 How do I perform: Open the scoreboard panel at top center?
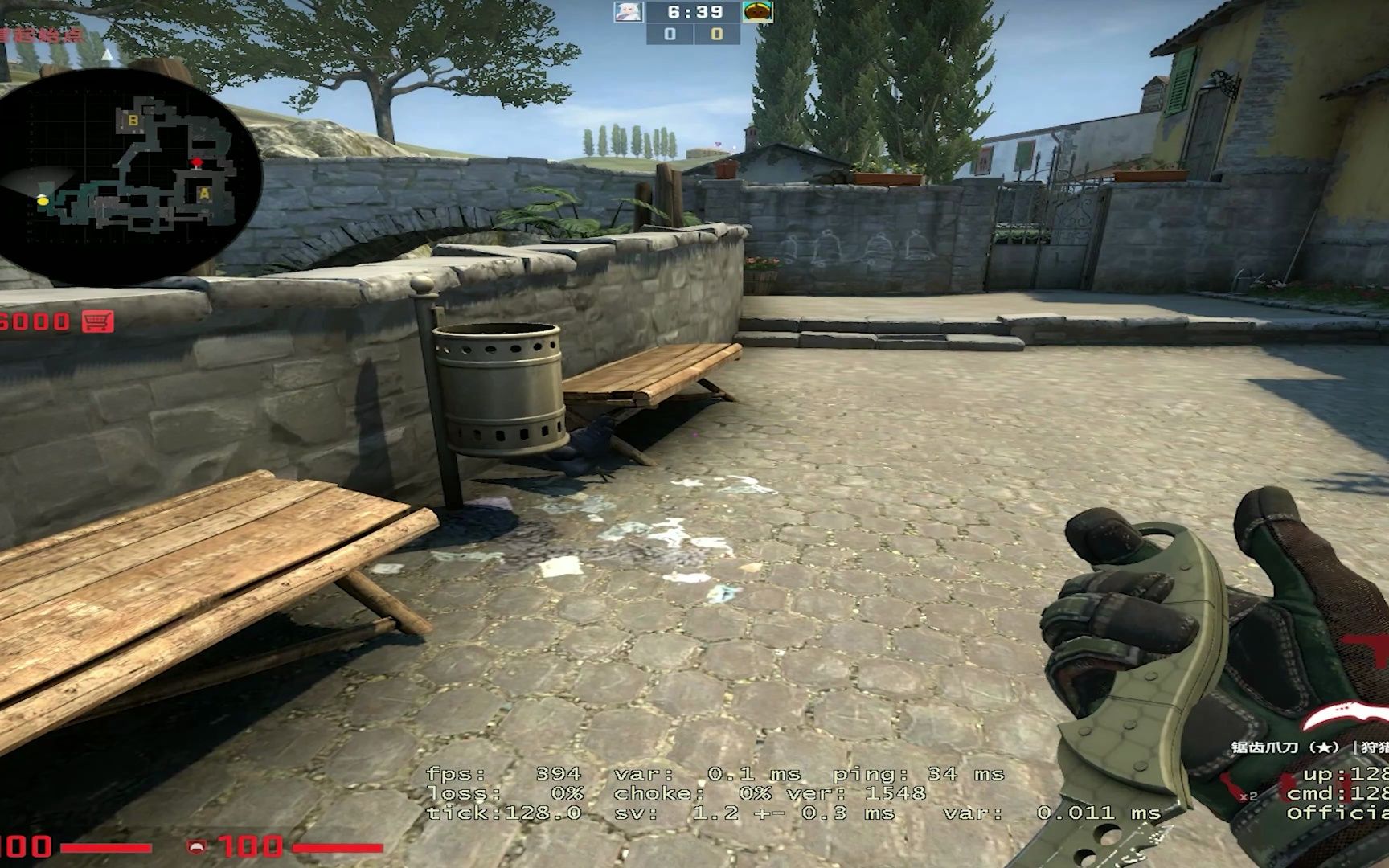[x=694, y=23]
